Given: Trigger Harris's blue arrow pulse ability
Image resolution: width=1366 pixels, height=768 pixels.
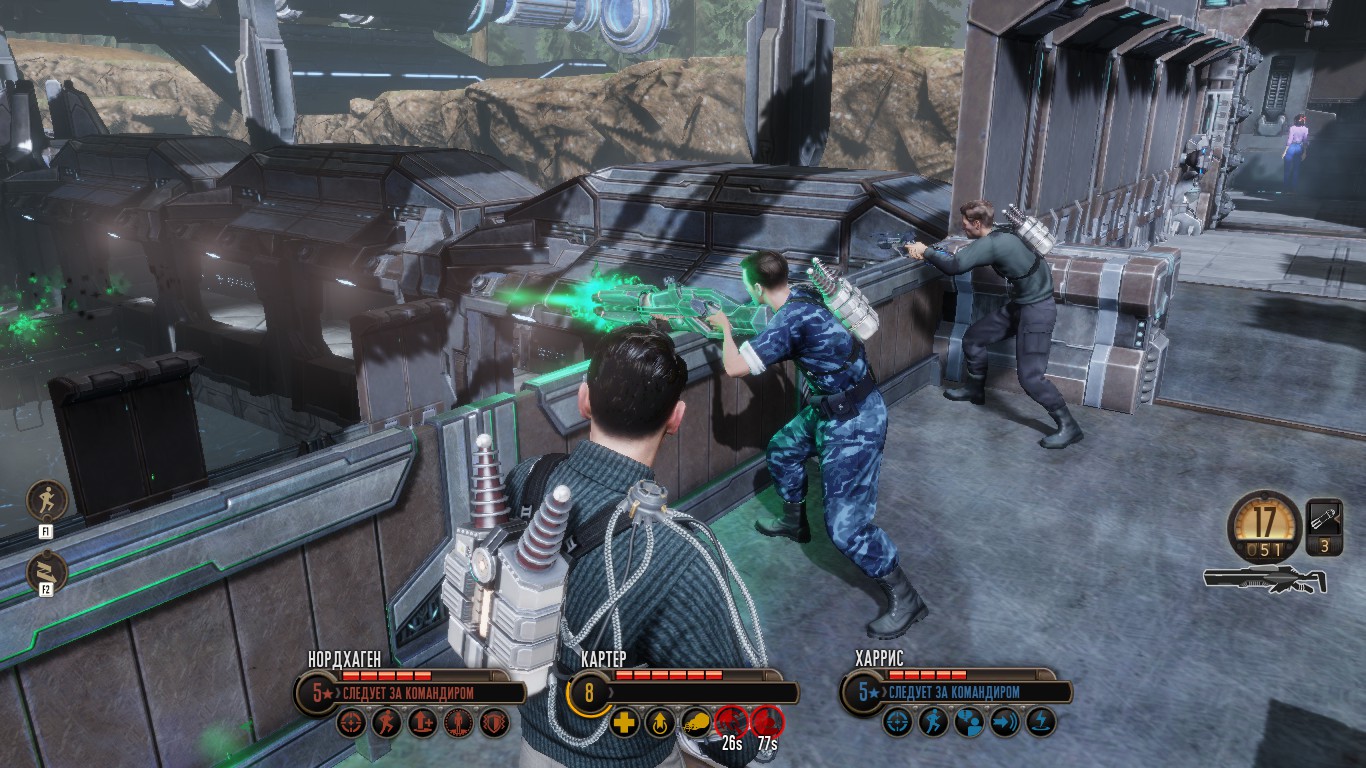Looking at the screenshot, I should click(x=1004, y=722).
